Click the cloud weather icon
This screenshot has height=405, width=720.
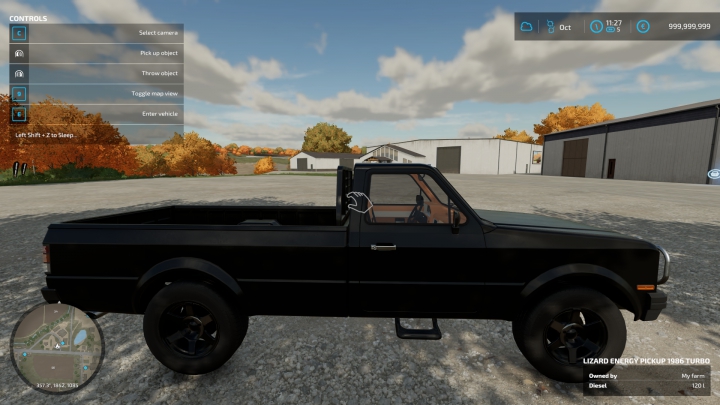527,27
